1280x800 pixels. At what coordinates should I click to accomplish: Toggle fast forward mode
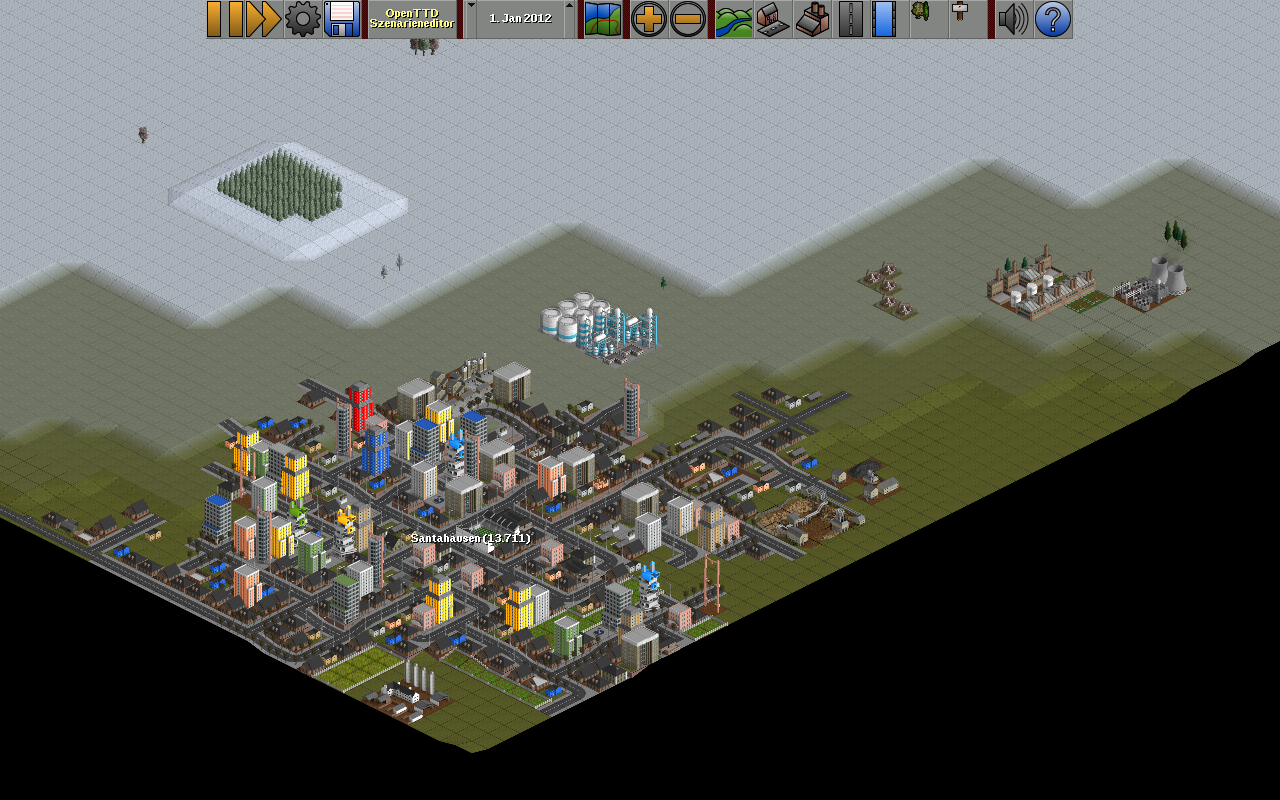point(263,19)
